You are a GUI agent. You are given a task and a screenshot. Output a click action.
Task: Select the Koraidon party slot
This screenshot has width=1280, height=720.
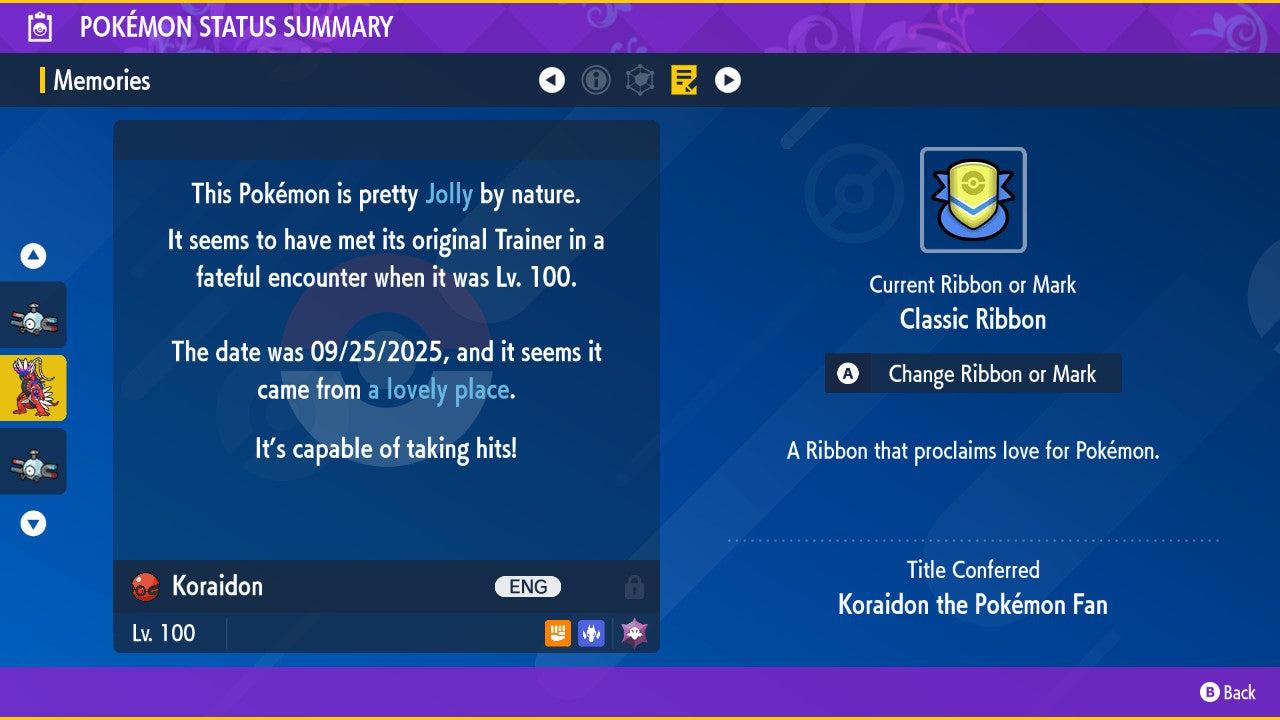click(x=33, y=388)
